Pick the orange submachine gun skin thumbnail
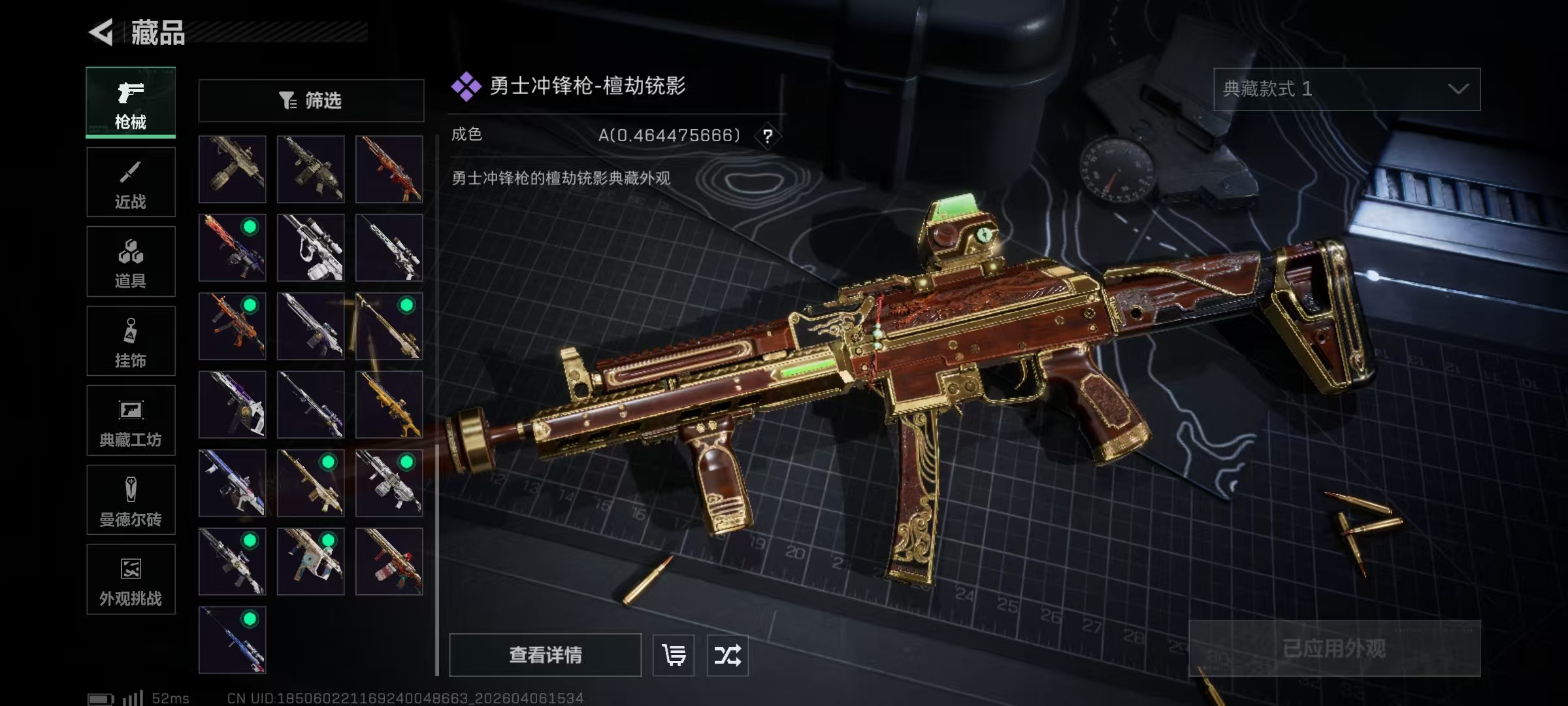This screenshot has height=706, width=1568. [233, 326]
